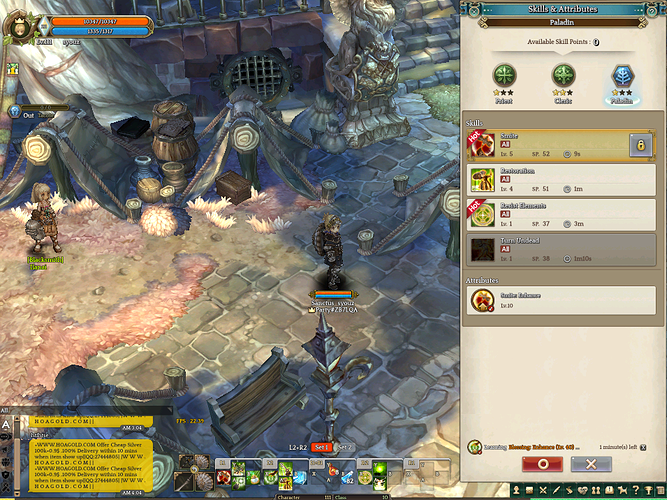Click the gold padlock on Smite
668x500 pixels.
coord(640,146)
